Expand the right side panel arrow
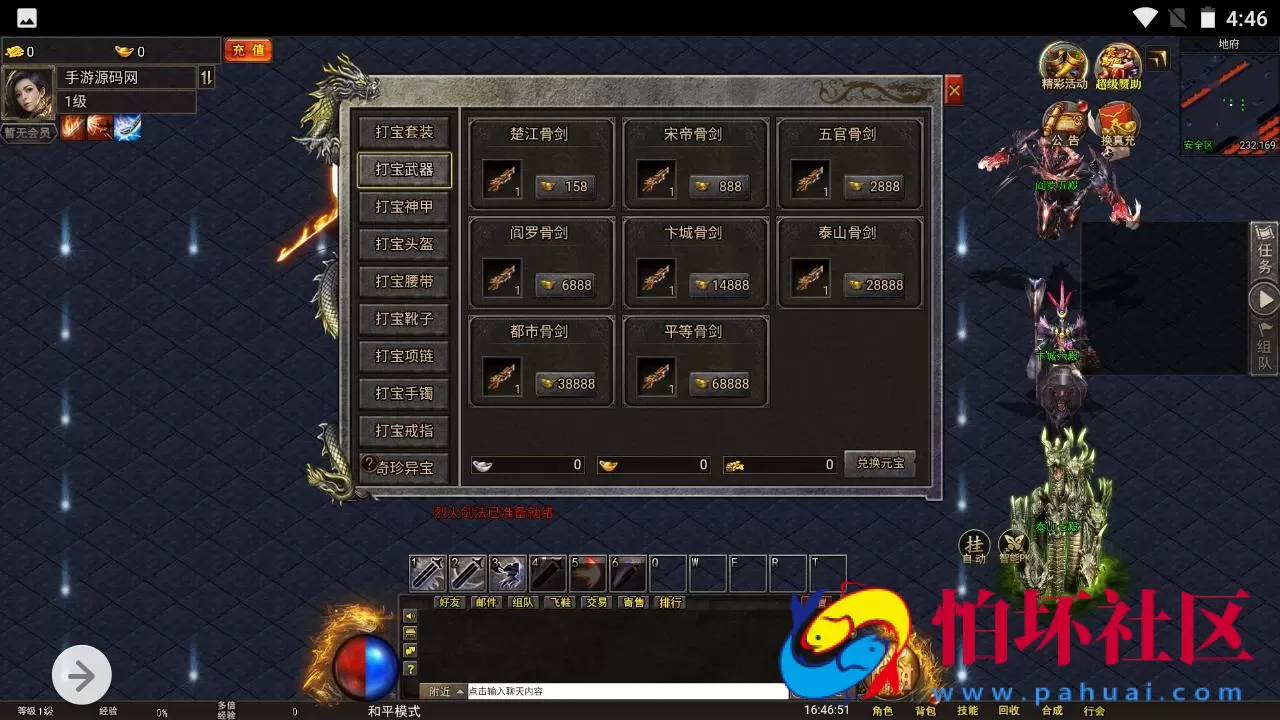Viewport: 1280px width, 720px height. tap(1262, 299)
